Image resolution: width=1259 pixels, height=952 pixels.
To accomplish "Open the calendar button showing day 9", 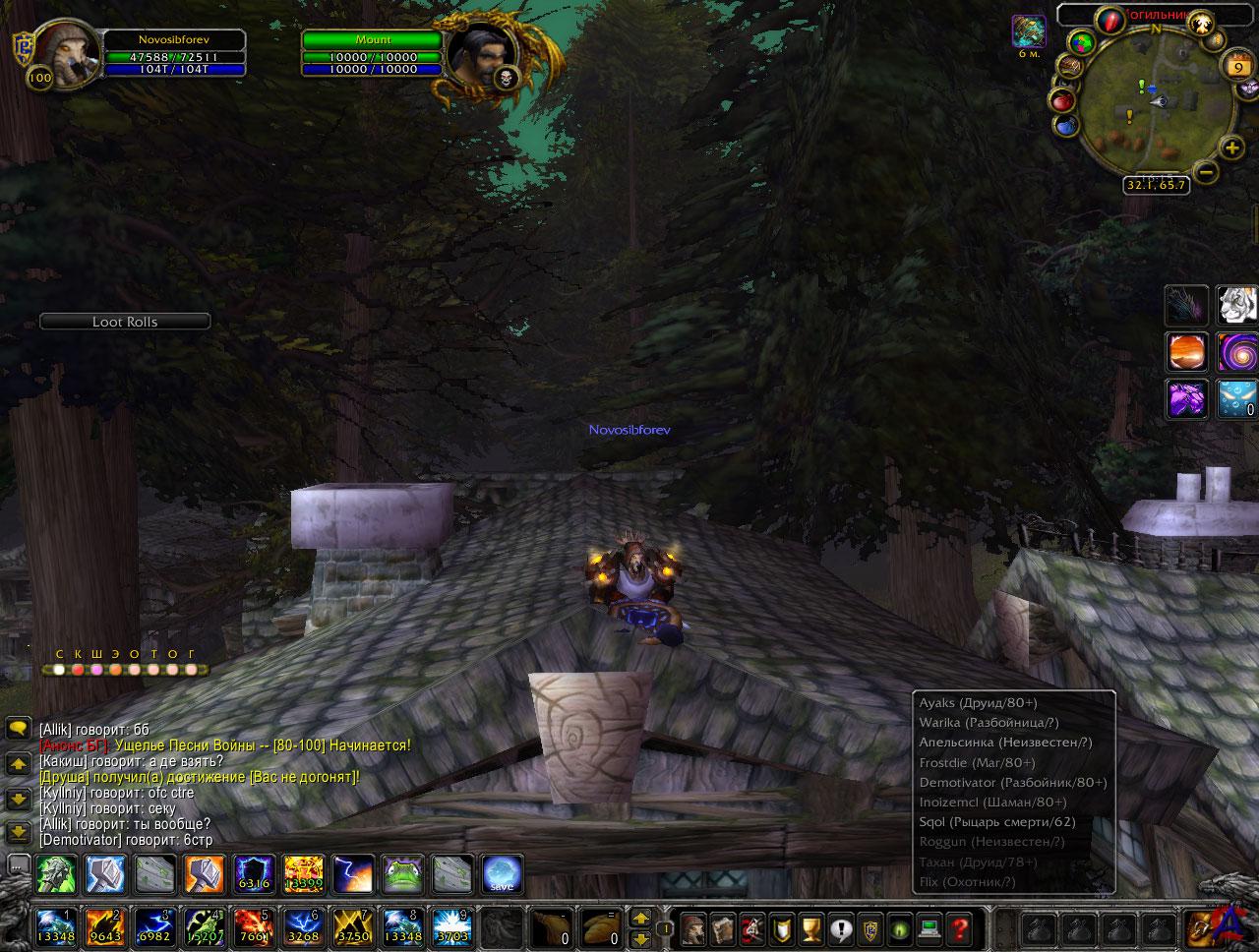I will [1234, 66].
